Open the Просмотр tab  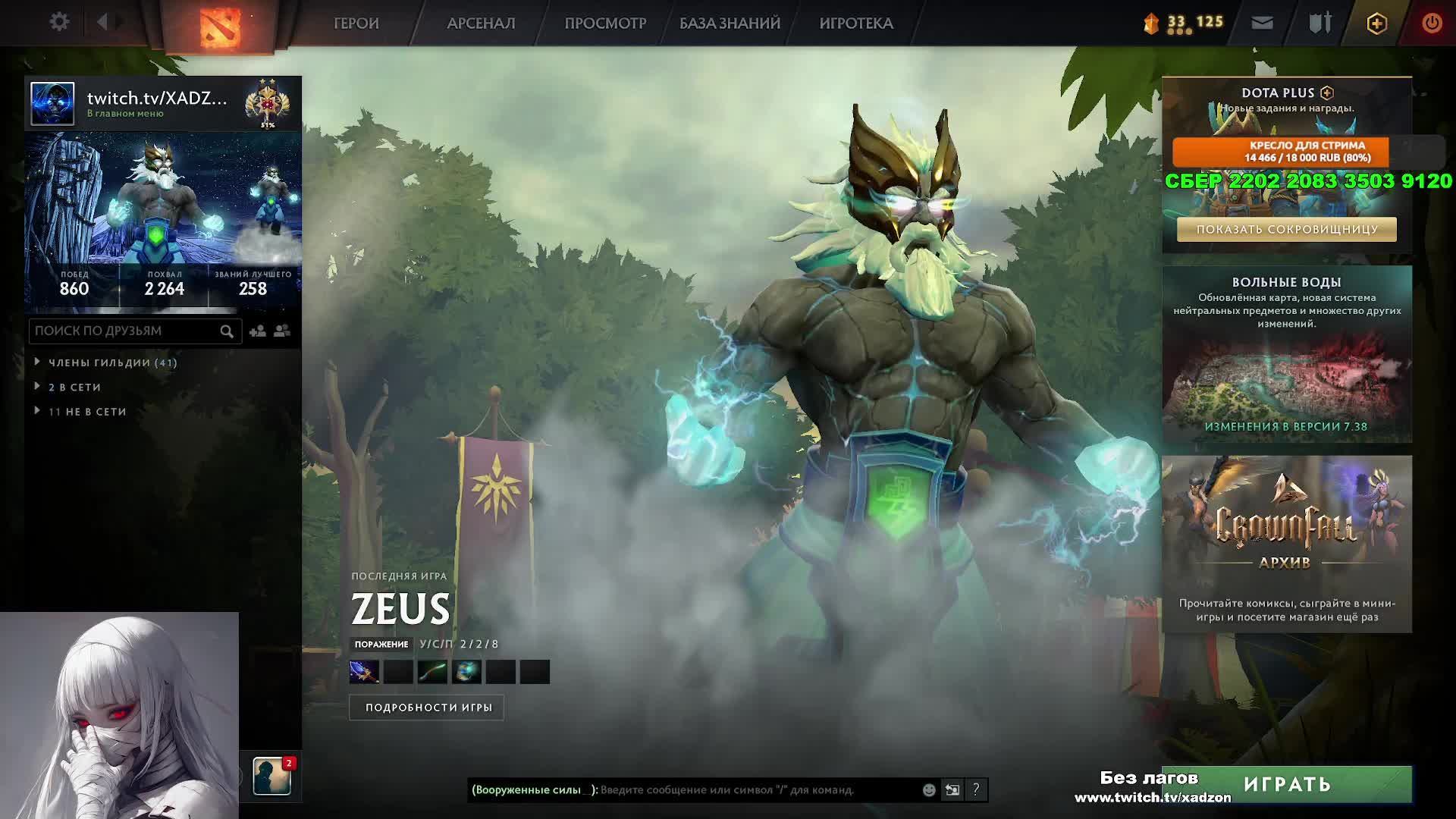click(605, 24)
